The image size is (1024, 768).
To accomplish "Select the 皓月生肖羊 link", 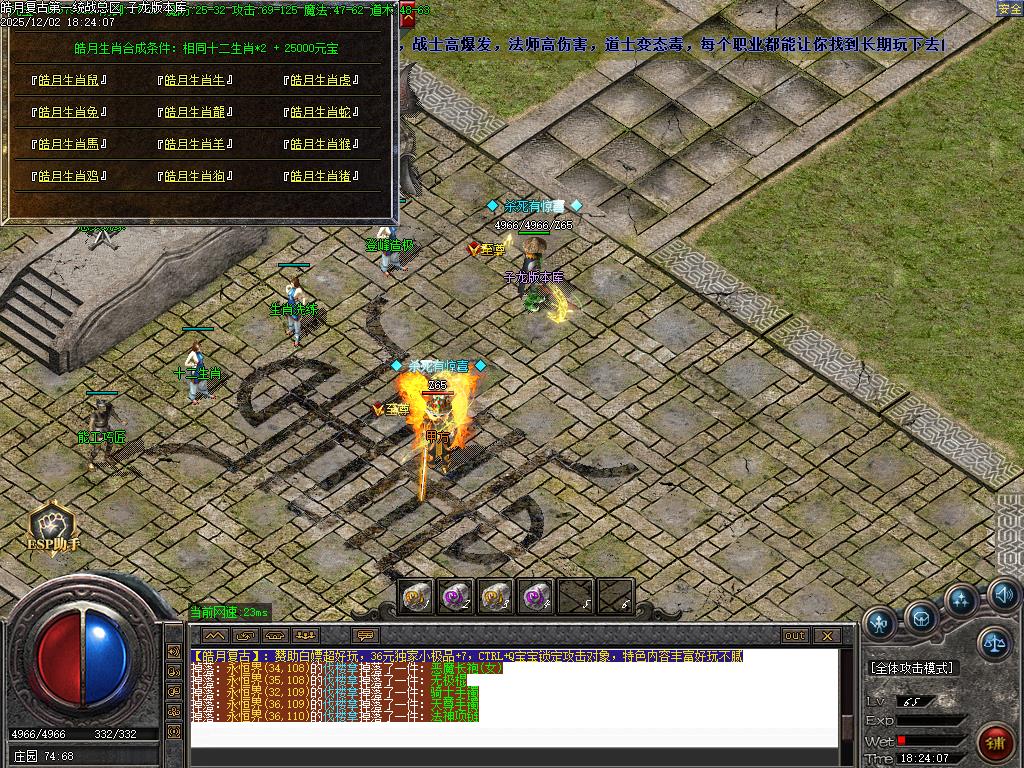I will coord(194,144).
